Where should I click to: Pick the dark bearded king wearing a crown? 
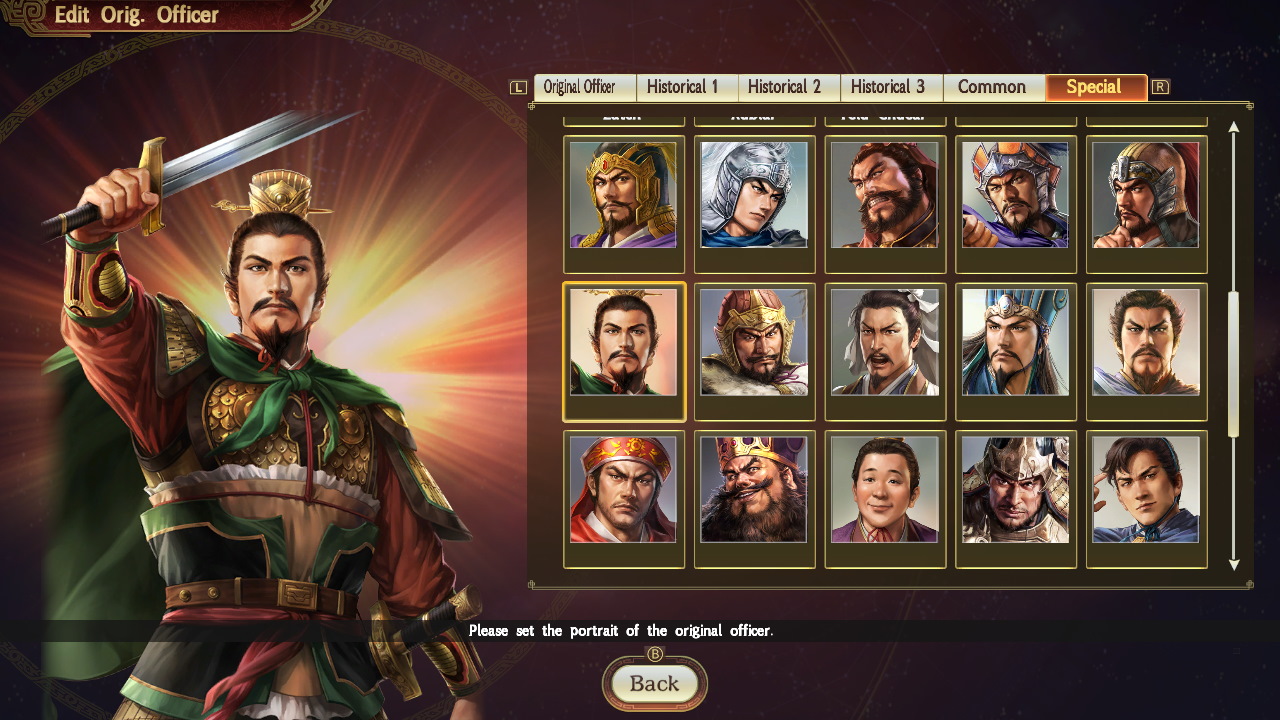[754, 499]
